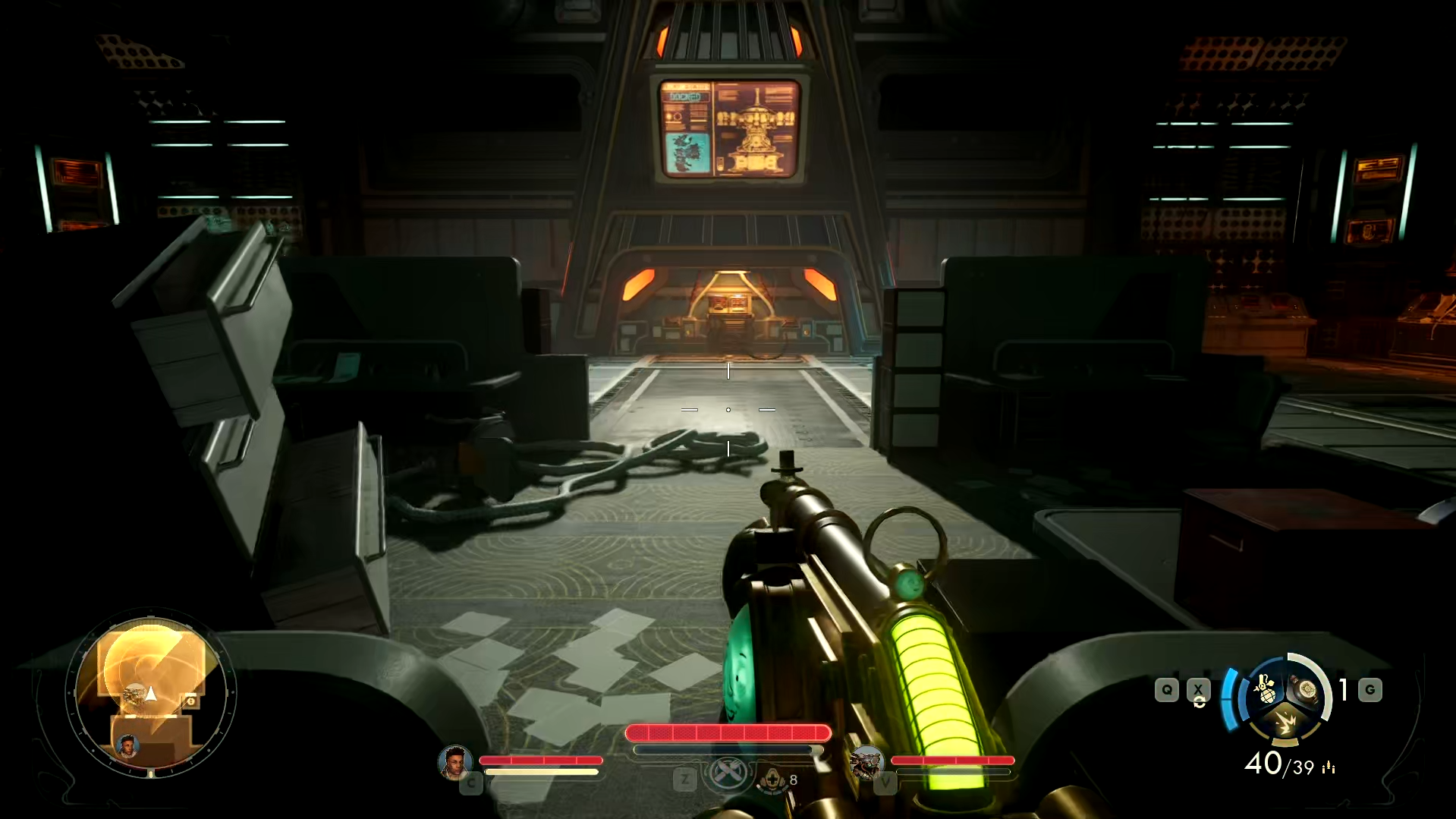1456x819 pixels.
Task: Click the objective marker on the minimap
Action: click(x=191, y=701)
